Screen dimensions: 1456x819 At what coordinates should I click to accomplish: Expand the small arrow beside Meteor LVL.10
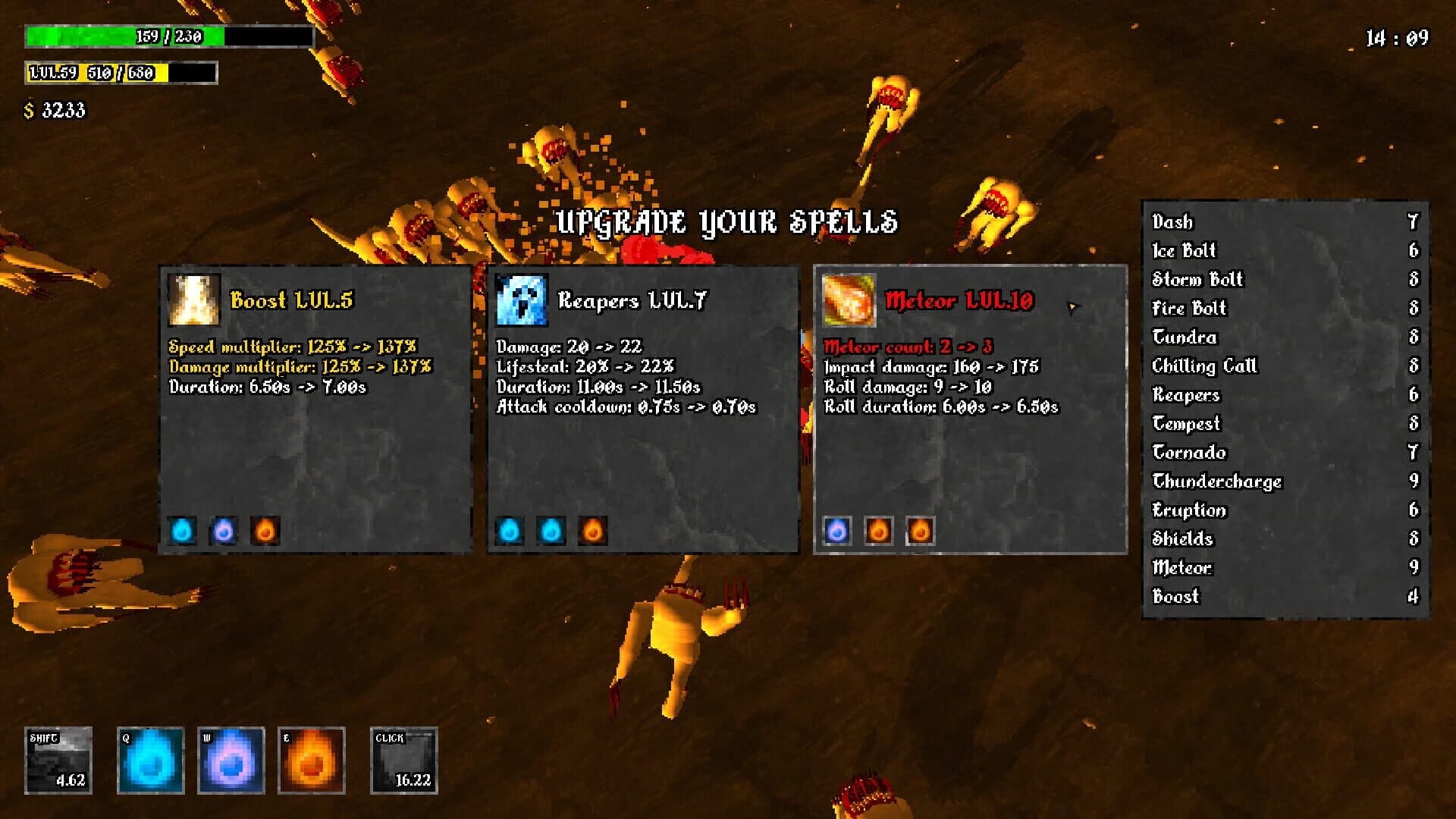coord(1073,306)
